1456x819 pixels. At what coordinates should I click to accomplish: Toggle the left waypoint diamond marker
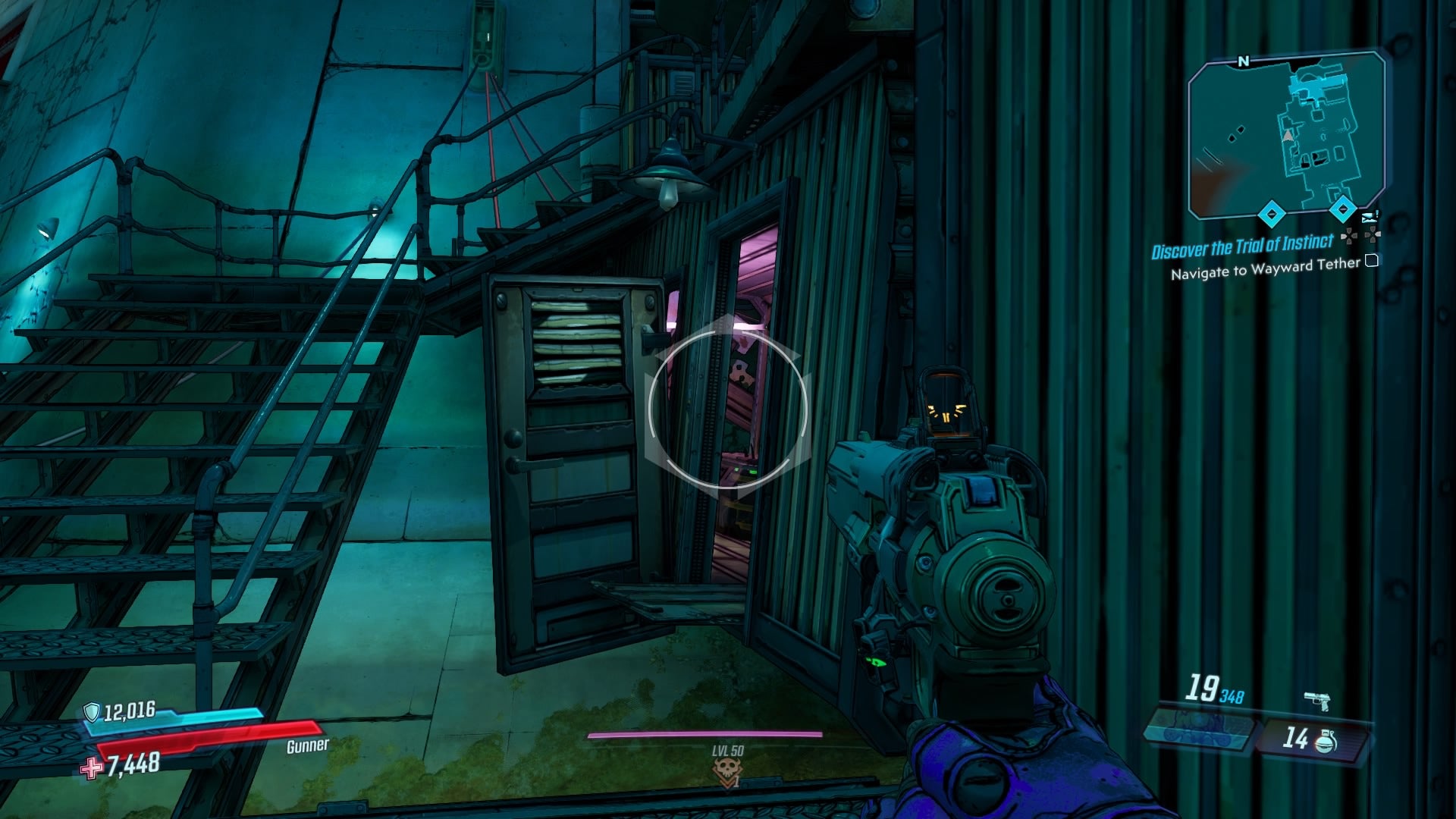[x=1270, y=214]
